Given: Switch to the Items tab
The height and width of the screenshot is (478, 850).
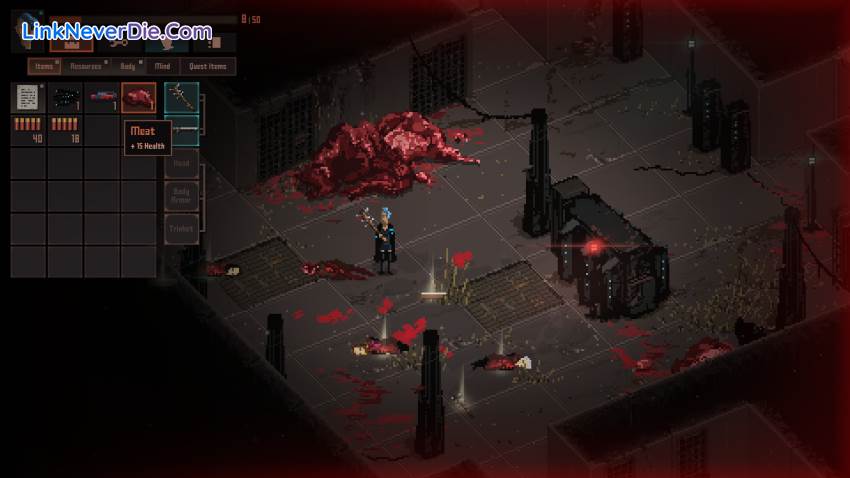Looking at the screenshot, I should pyautogui.click(x=44, y=66).
